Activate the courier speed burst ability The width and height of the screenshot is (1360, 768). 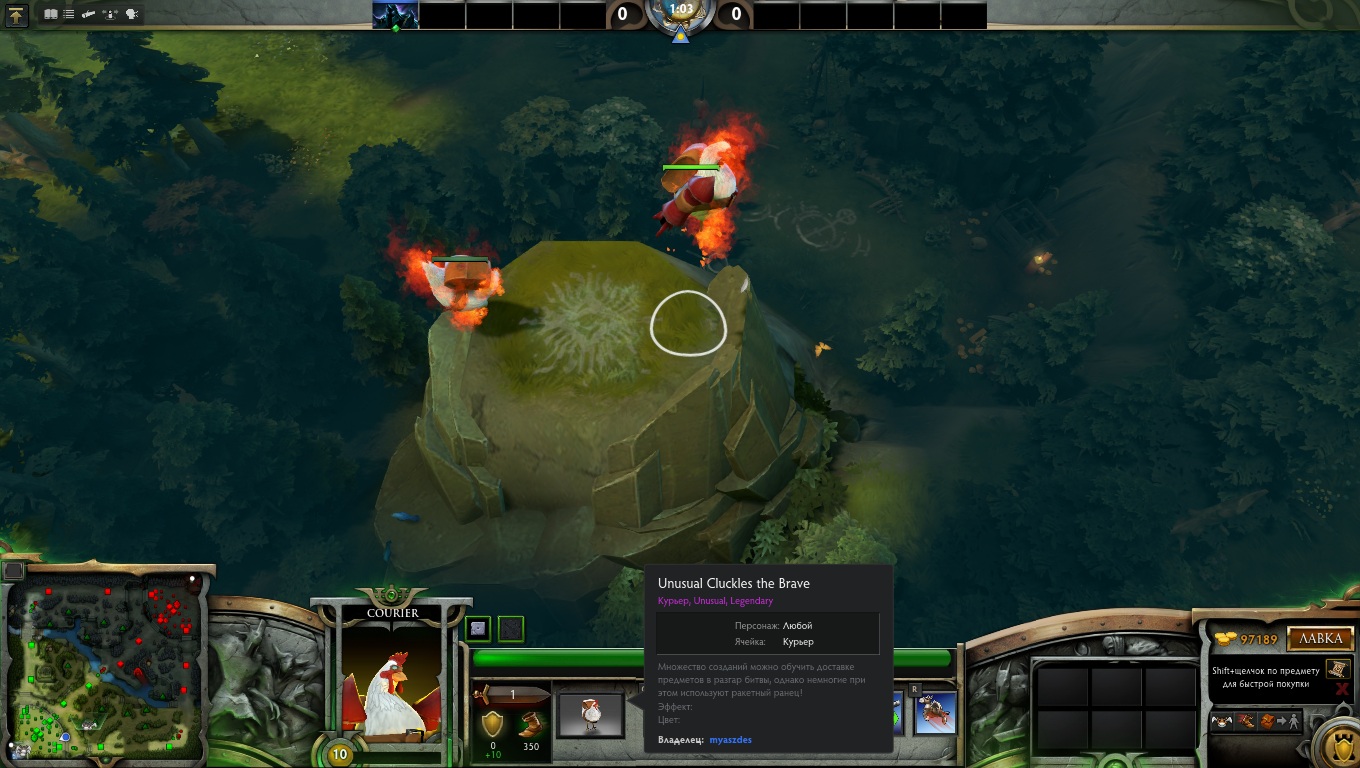935,712
